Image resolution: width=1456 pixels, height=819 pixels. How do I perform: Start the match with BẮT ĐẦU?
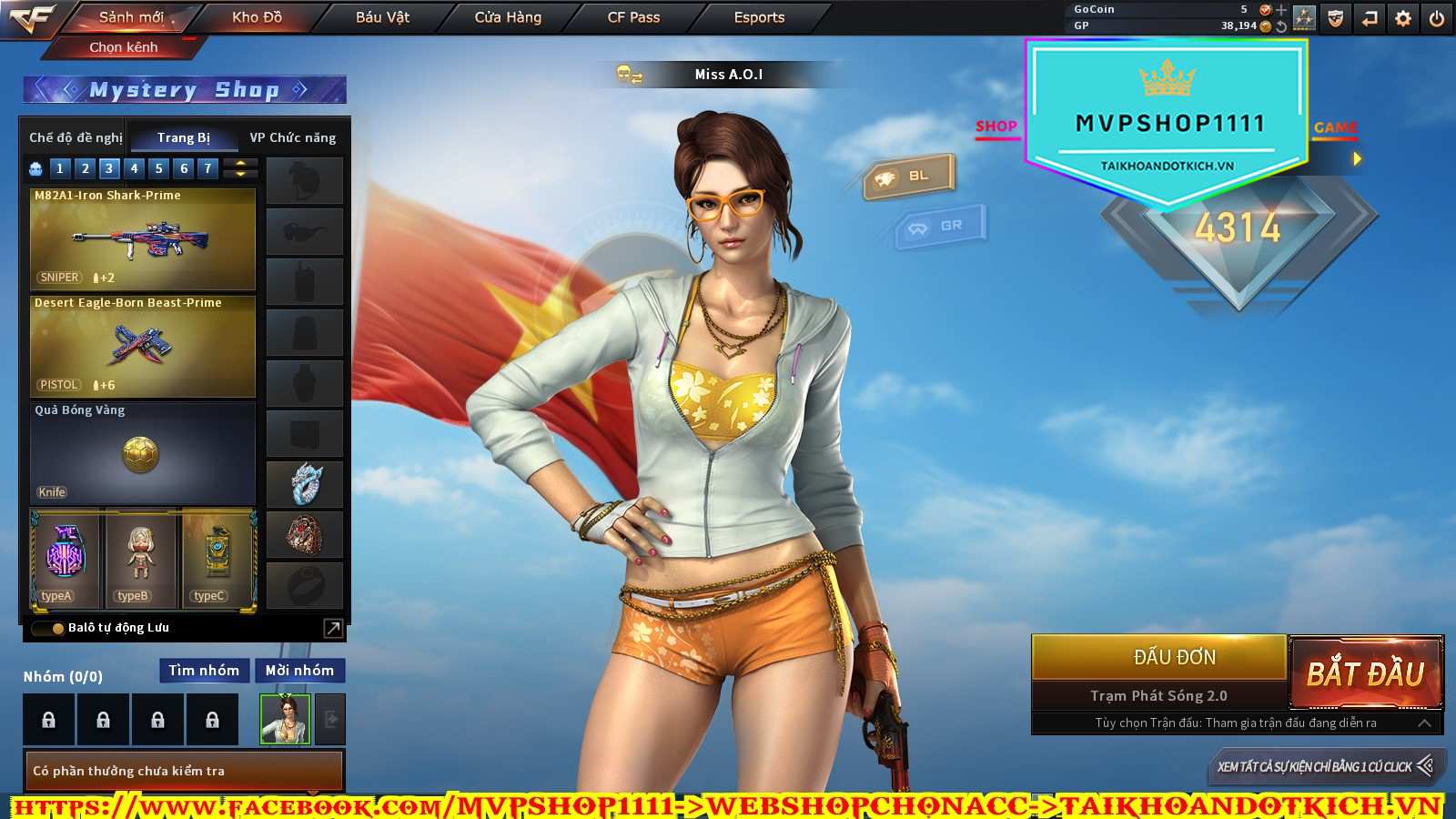[1365, 673]
